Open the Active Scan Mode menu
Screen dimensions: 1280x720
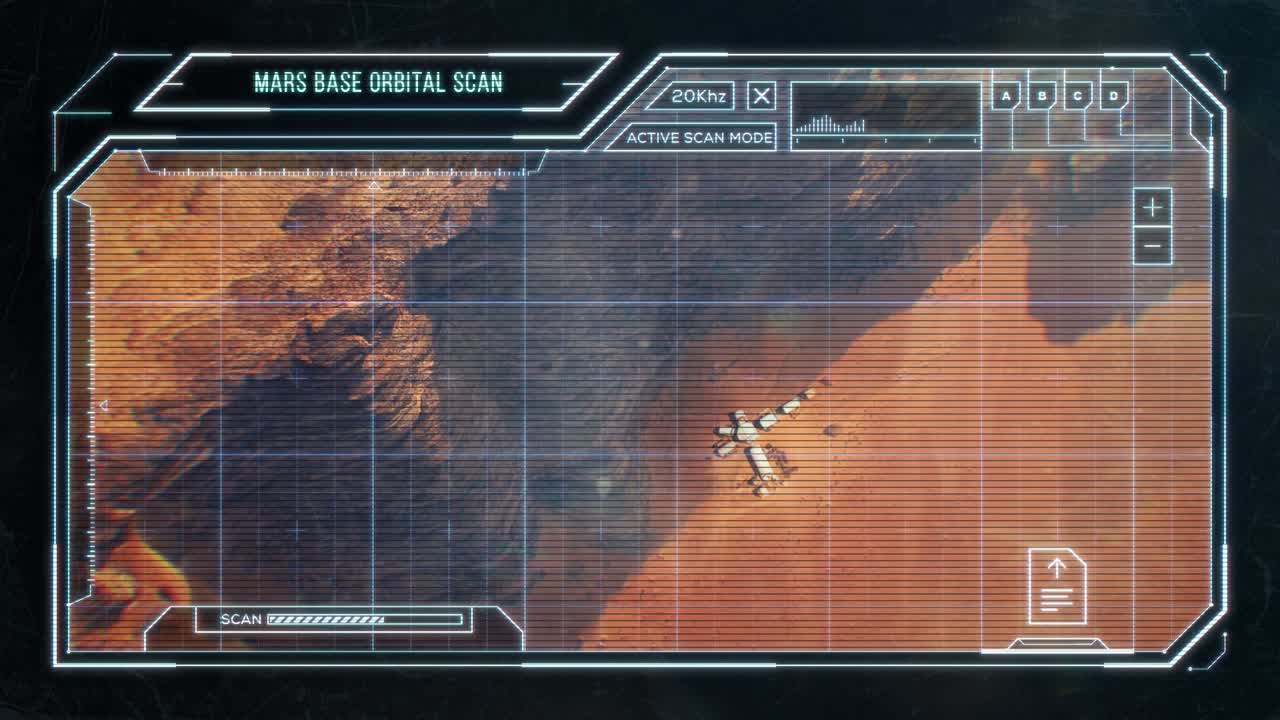698,138
